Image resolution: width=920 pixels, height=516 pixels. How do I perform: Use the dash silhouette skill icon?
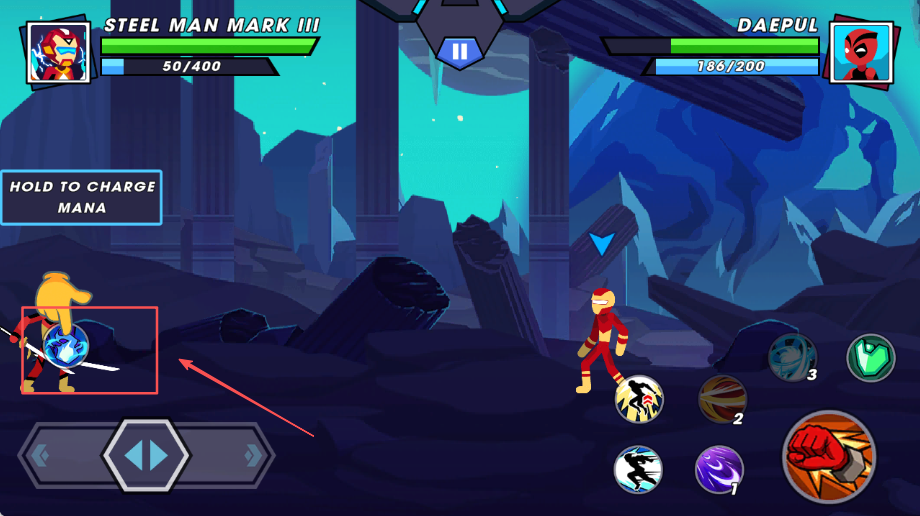638,469
